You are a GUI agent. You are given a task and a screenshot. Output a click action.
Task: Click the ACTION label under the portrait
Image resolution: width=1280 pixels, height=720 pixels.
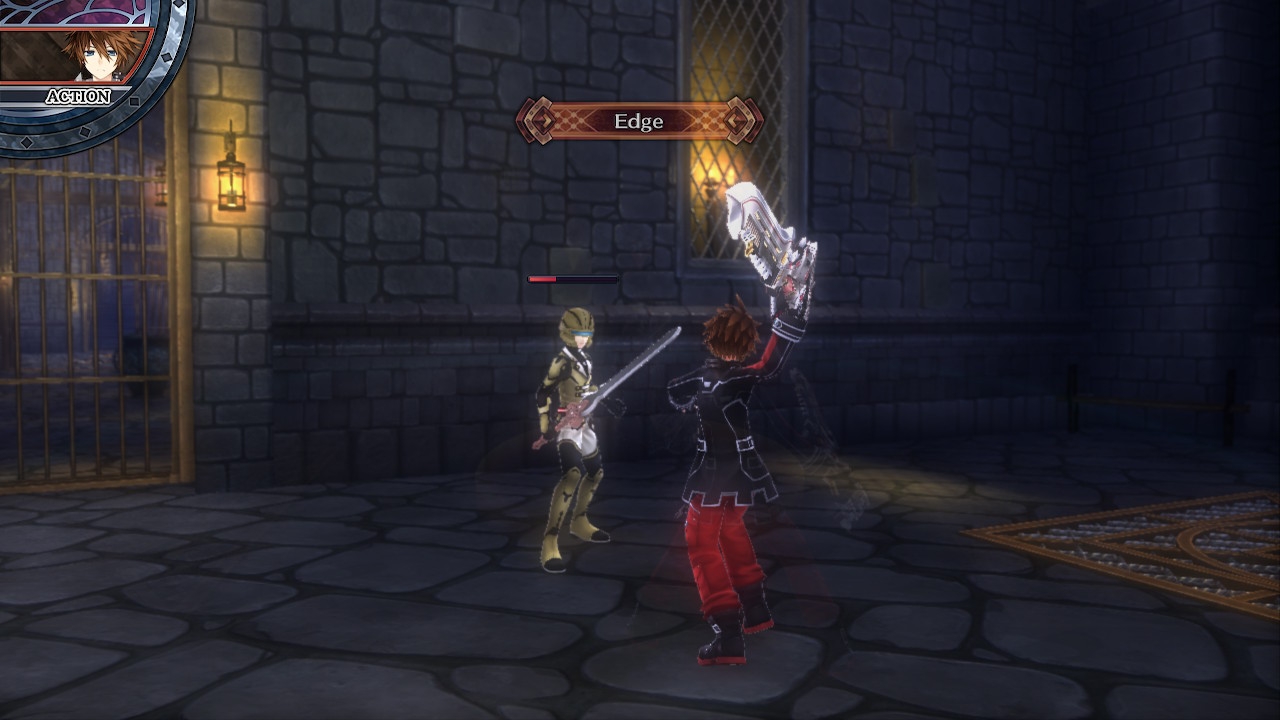click(78, 97)
